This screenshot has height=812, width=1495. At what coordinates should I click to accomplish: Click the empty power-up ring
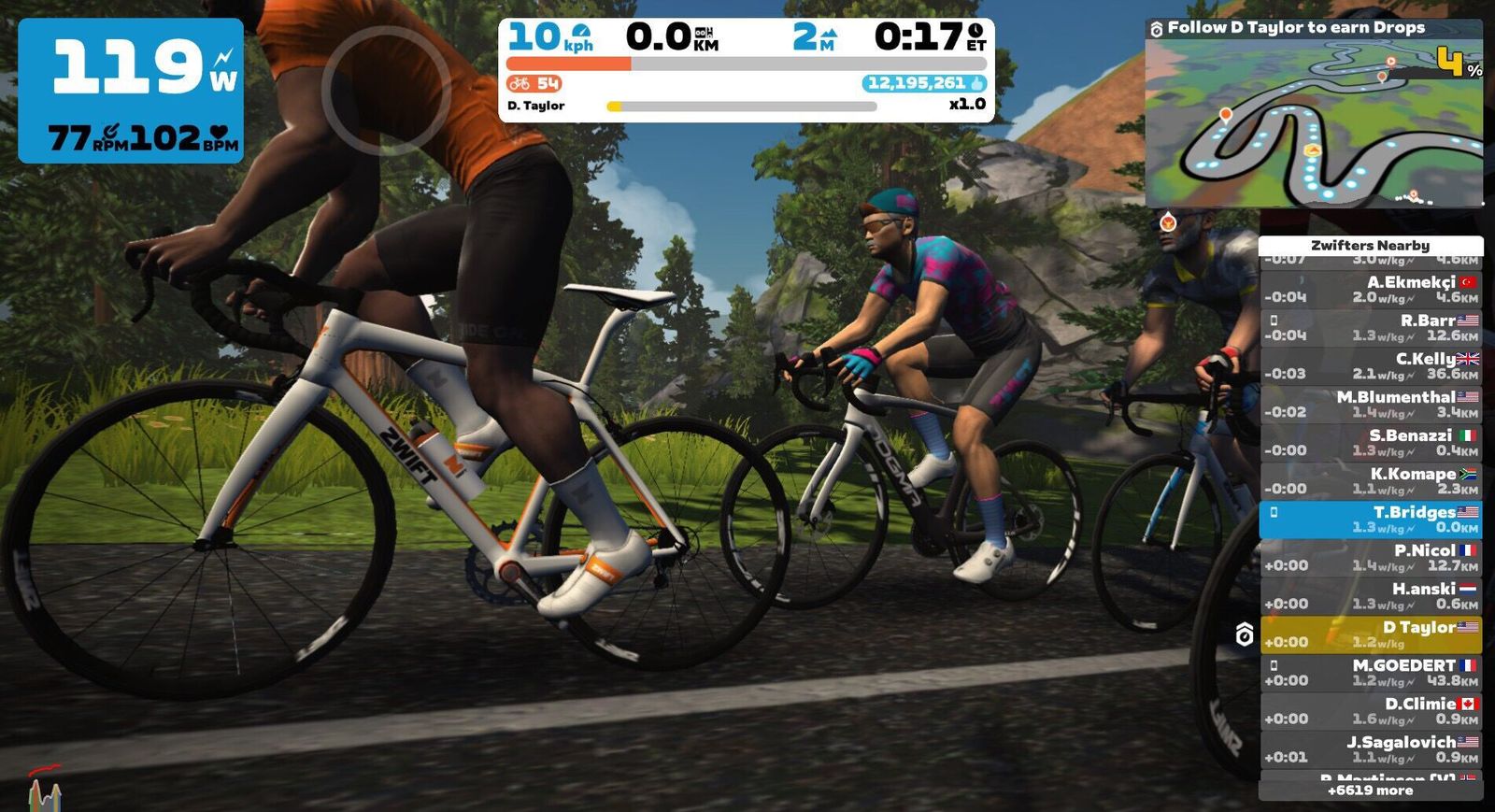click(x=386, y=90)
